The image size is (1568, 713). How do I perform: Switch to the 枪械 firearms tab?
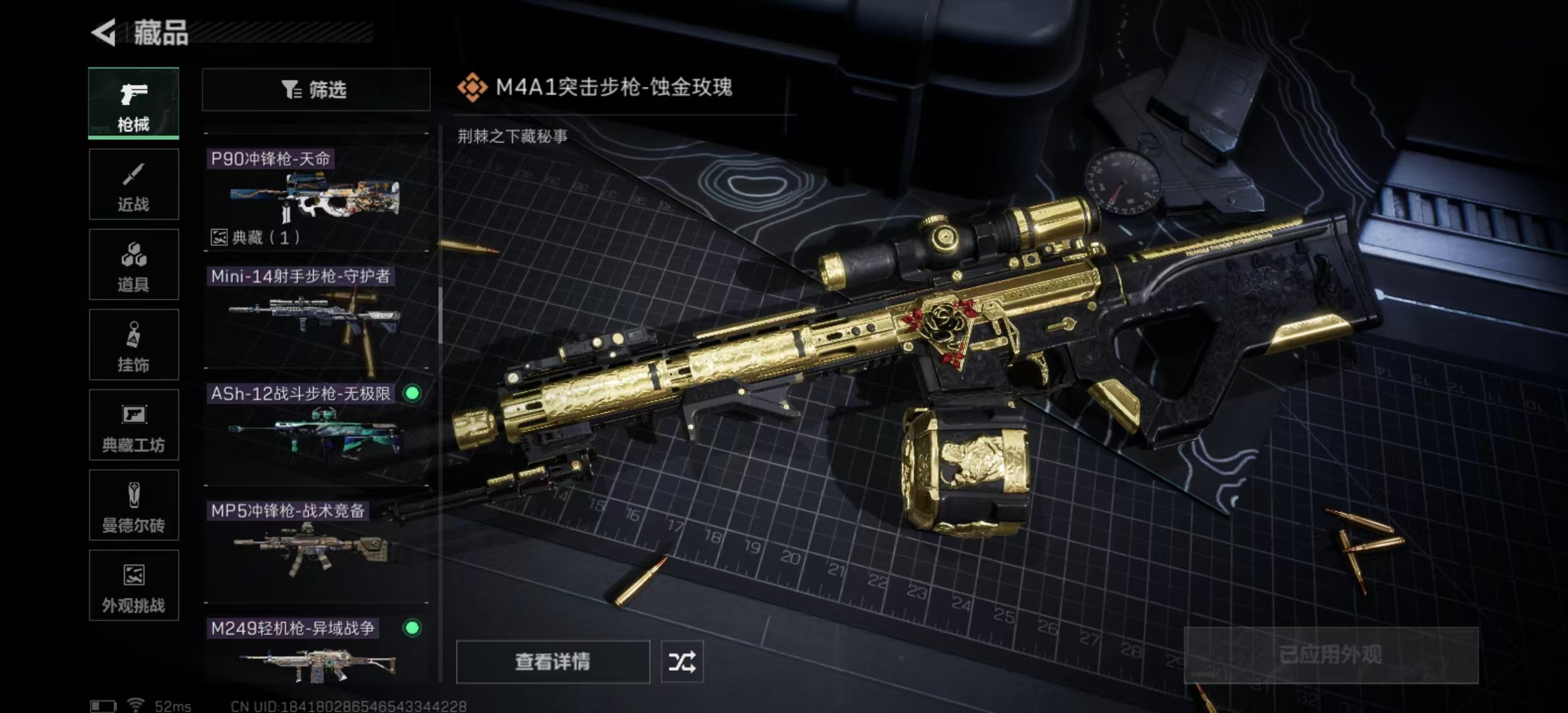[133, 103]
